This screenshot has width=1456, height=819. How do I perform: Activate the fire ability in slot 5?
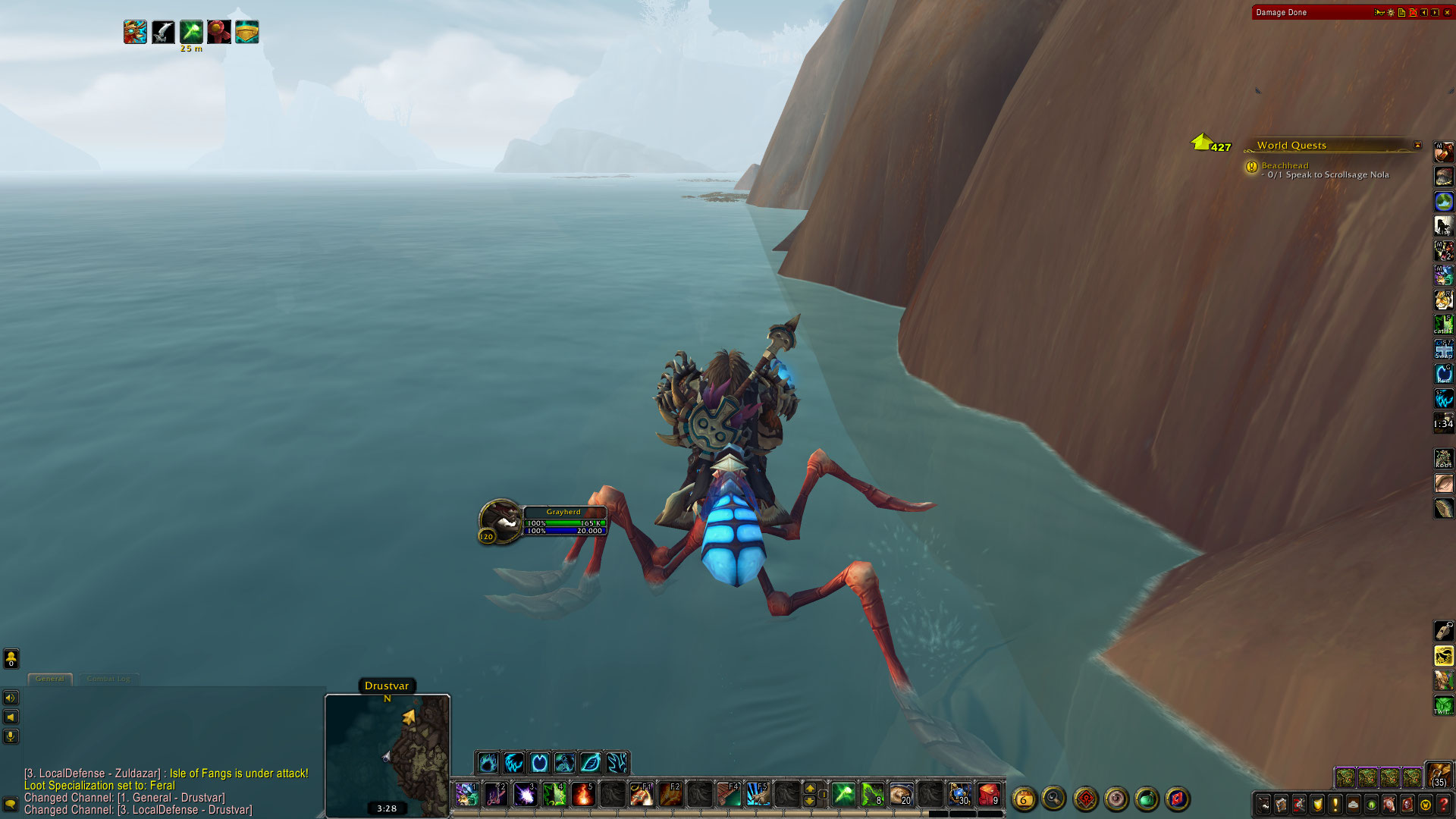583,794
